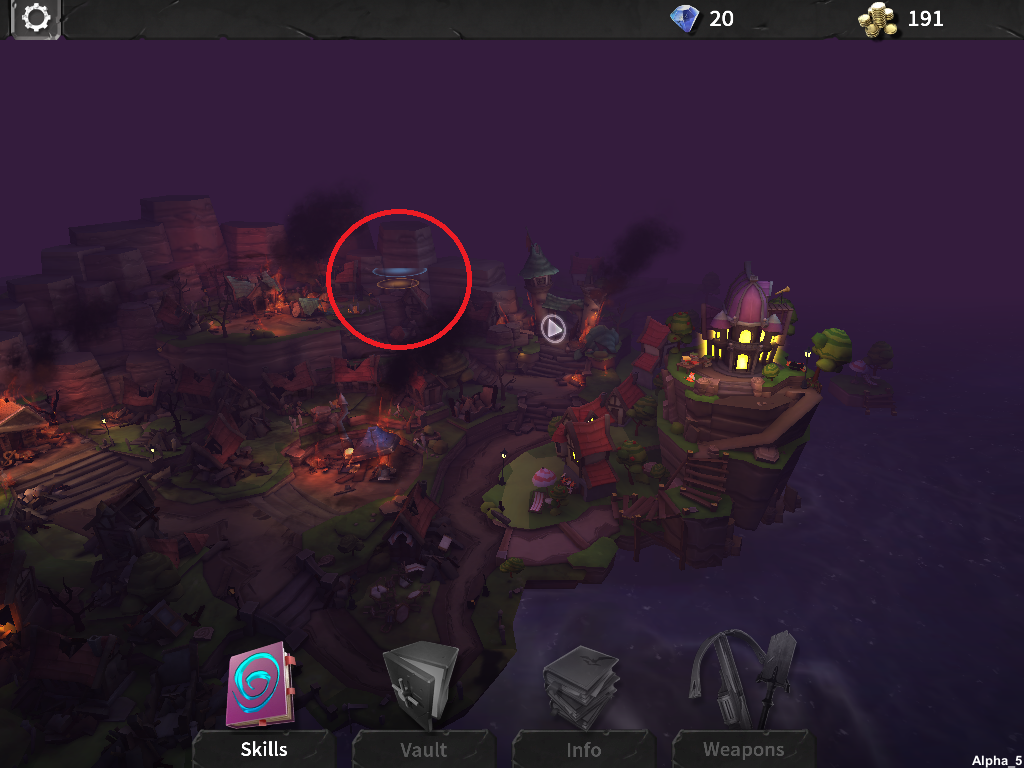Tap the gold coins currency icon
The width and height of the screenshot is (1024, 768).
(x=878, y=19)
